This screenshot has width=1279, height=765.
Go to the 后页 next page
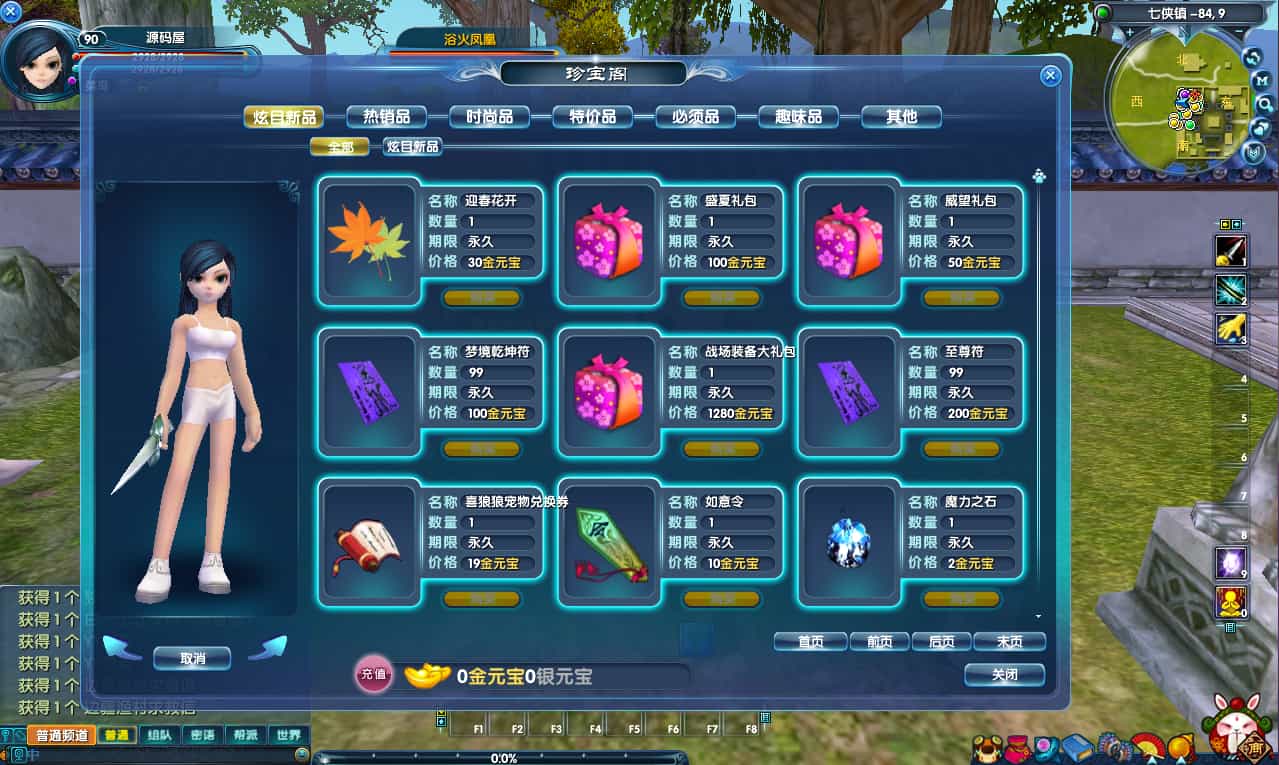coord(941,642)
